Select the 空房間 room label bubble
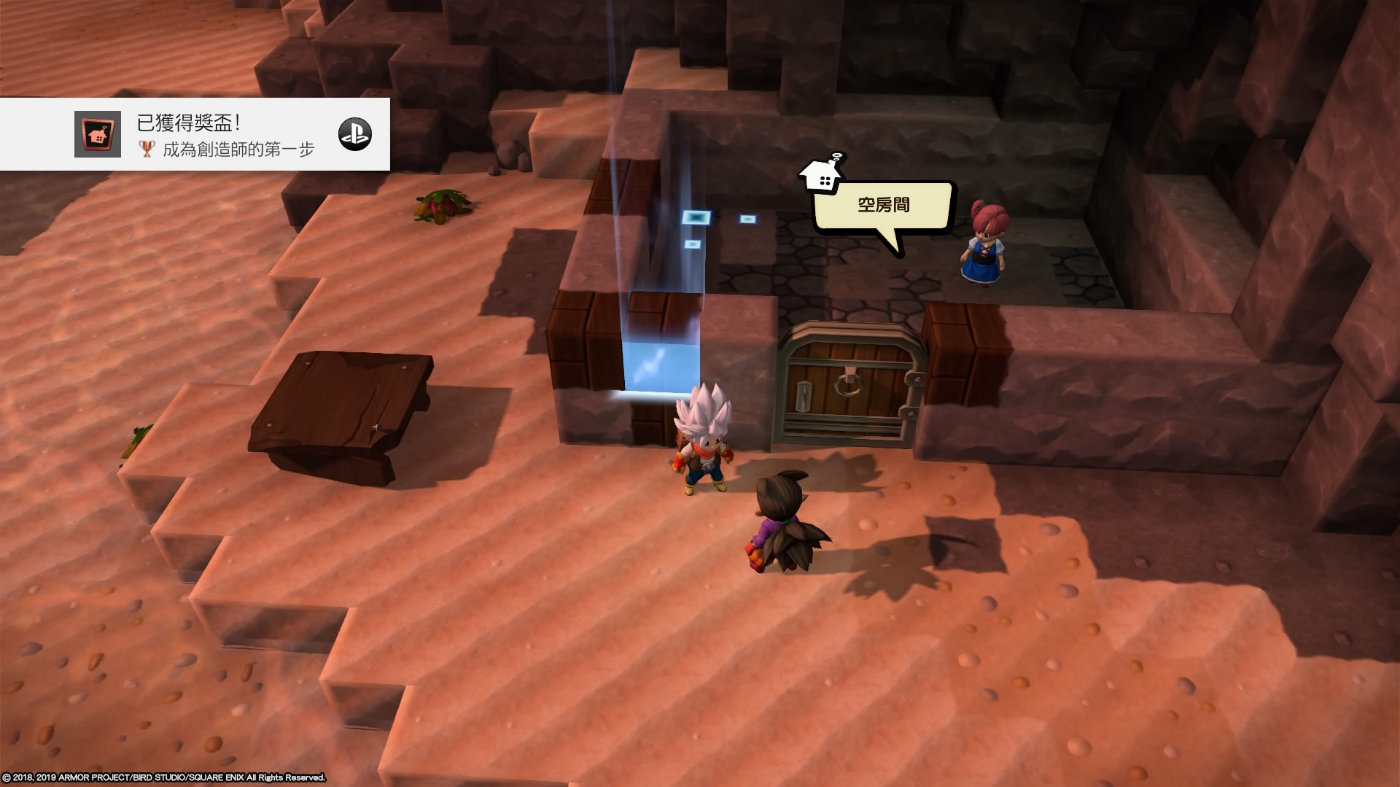The image size is (1400, 787). 882,207
